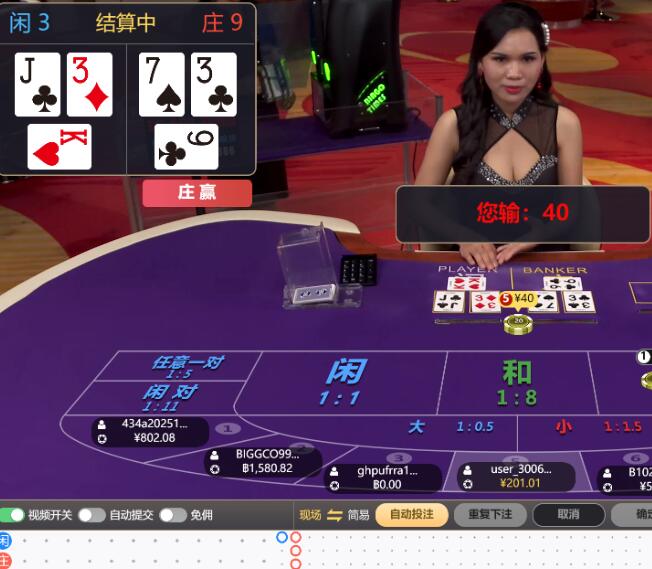Screen dimensions: 652x569
Task: Click the 重复下注 repeat bet button
Action: (x=490, y=515)
